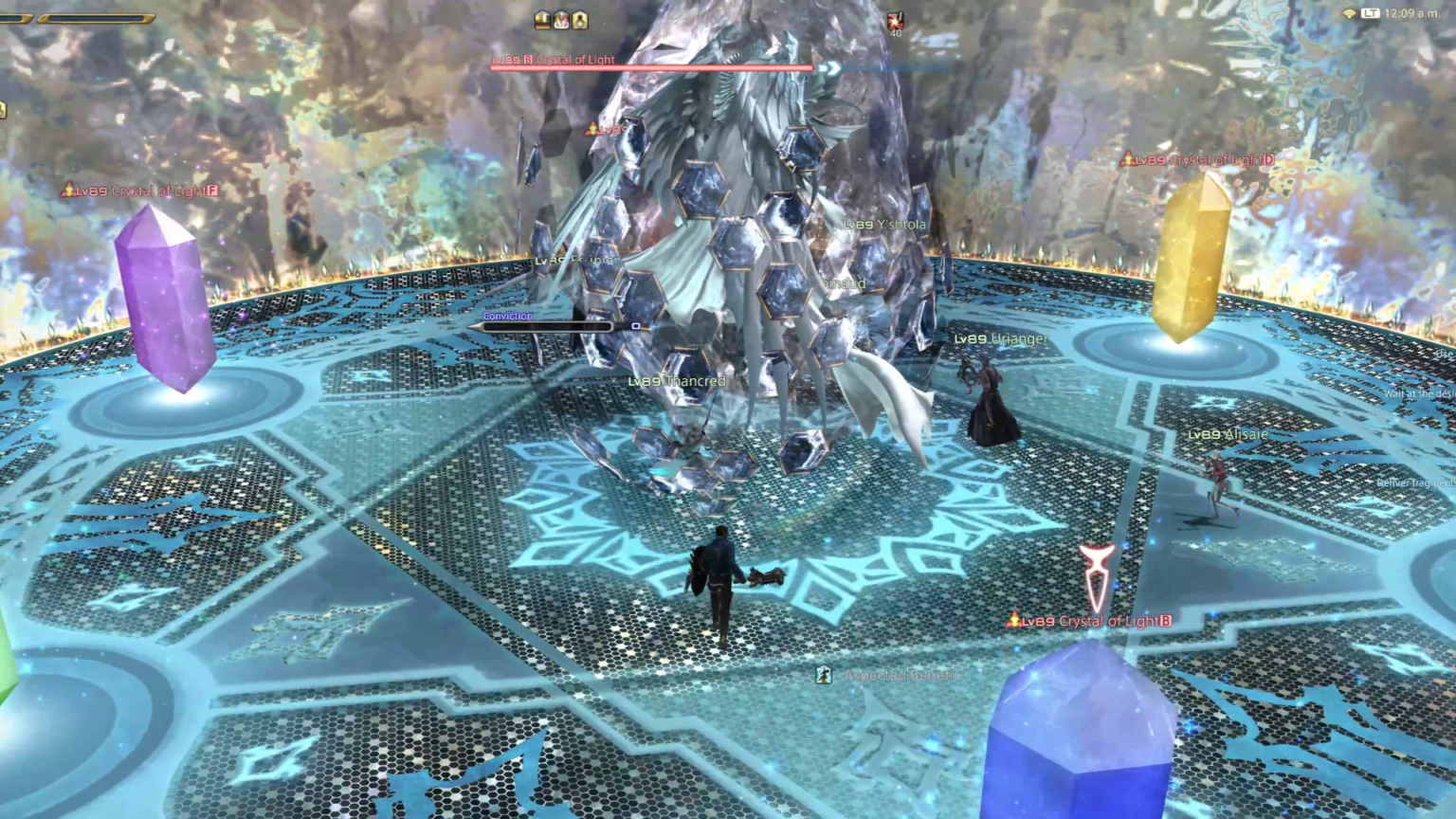Viewport: 1456px width, 819px height.
Task: Target Y'shtola's nameplate
Action: [883, 224]
